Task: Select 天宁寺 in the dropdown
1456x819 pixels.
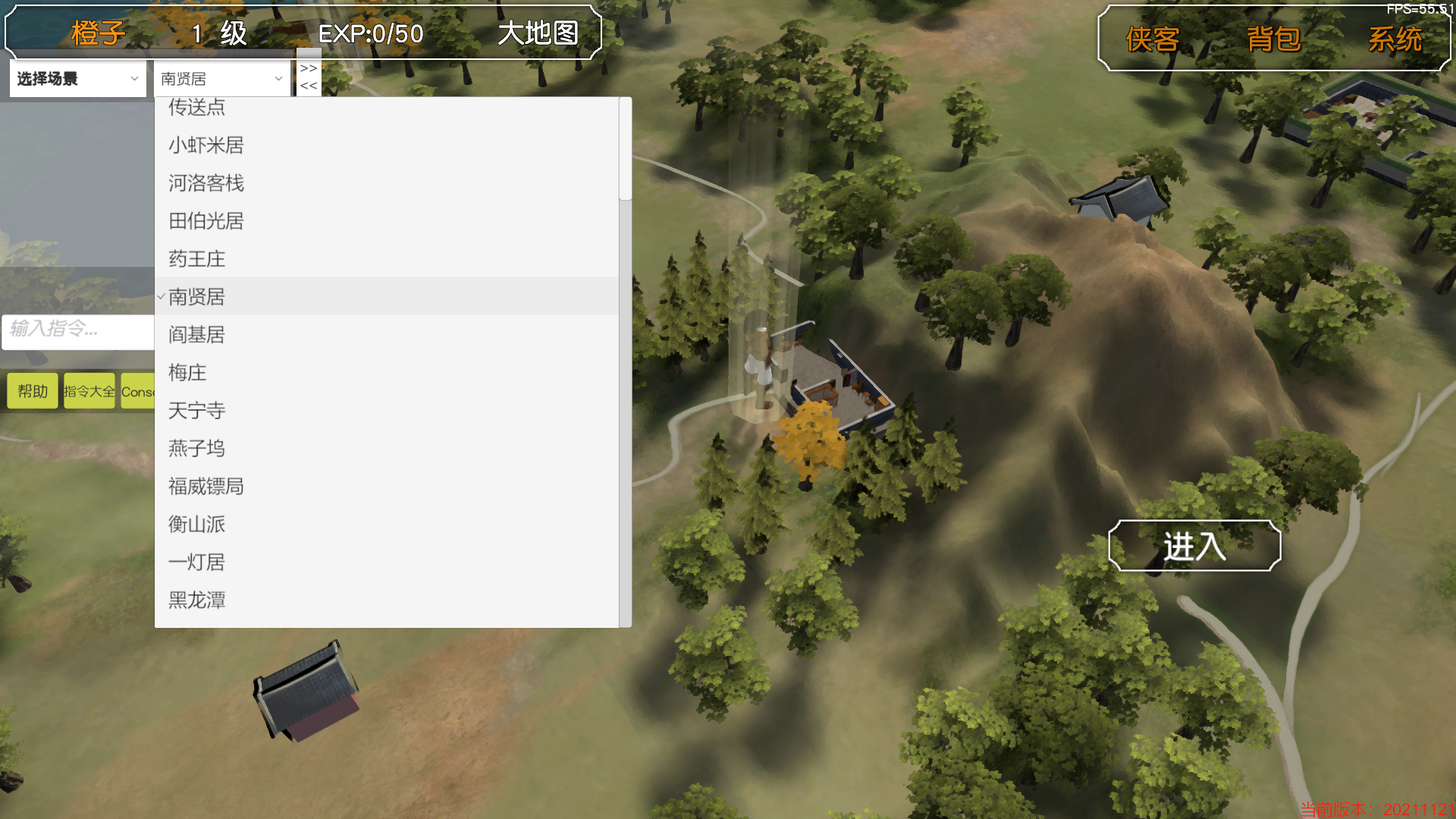Action: [x=197, y=410]
